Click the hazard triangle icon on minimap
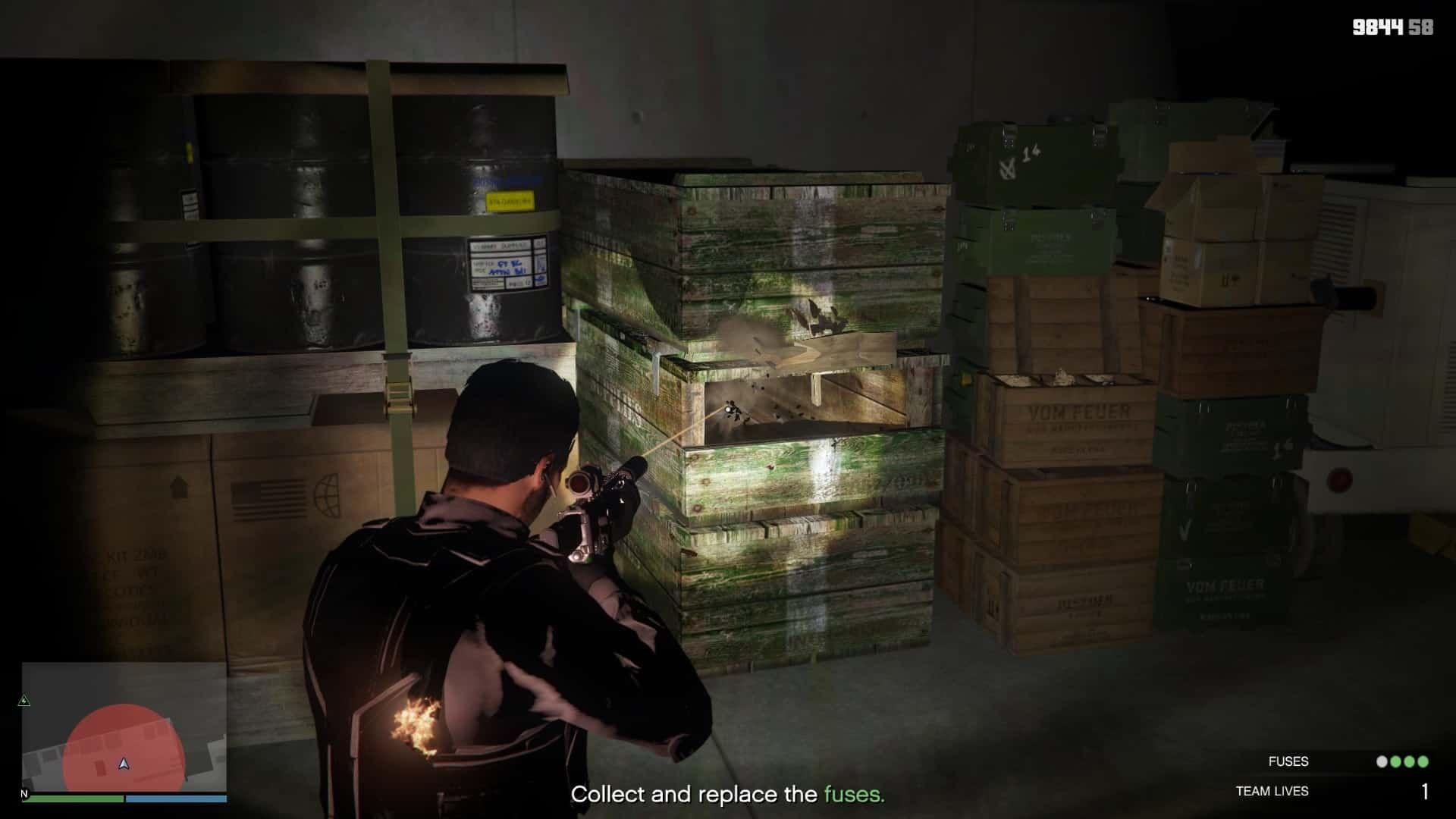This screenshot has height=819, width=1456. tap(24, 699)
